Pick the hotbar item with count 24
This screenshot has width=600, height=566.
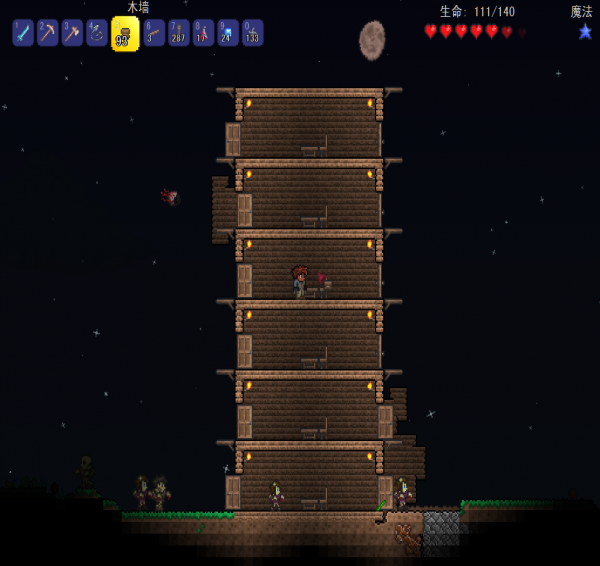tap(228, 33)
